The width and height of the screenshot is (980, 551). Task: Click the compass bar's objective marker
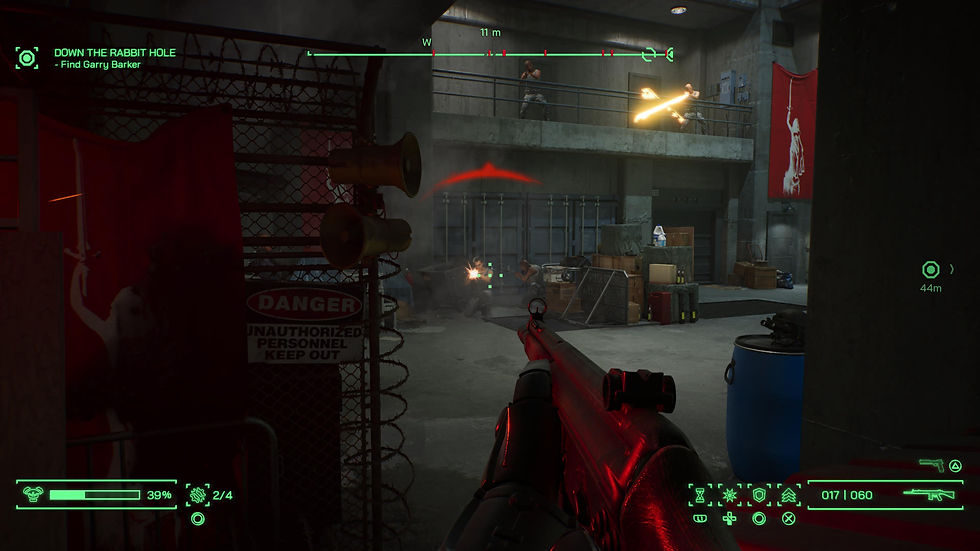650,54
